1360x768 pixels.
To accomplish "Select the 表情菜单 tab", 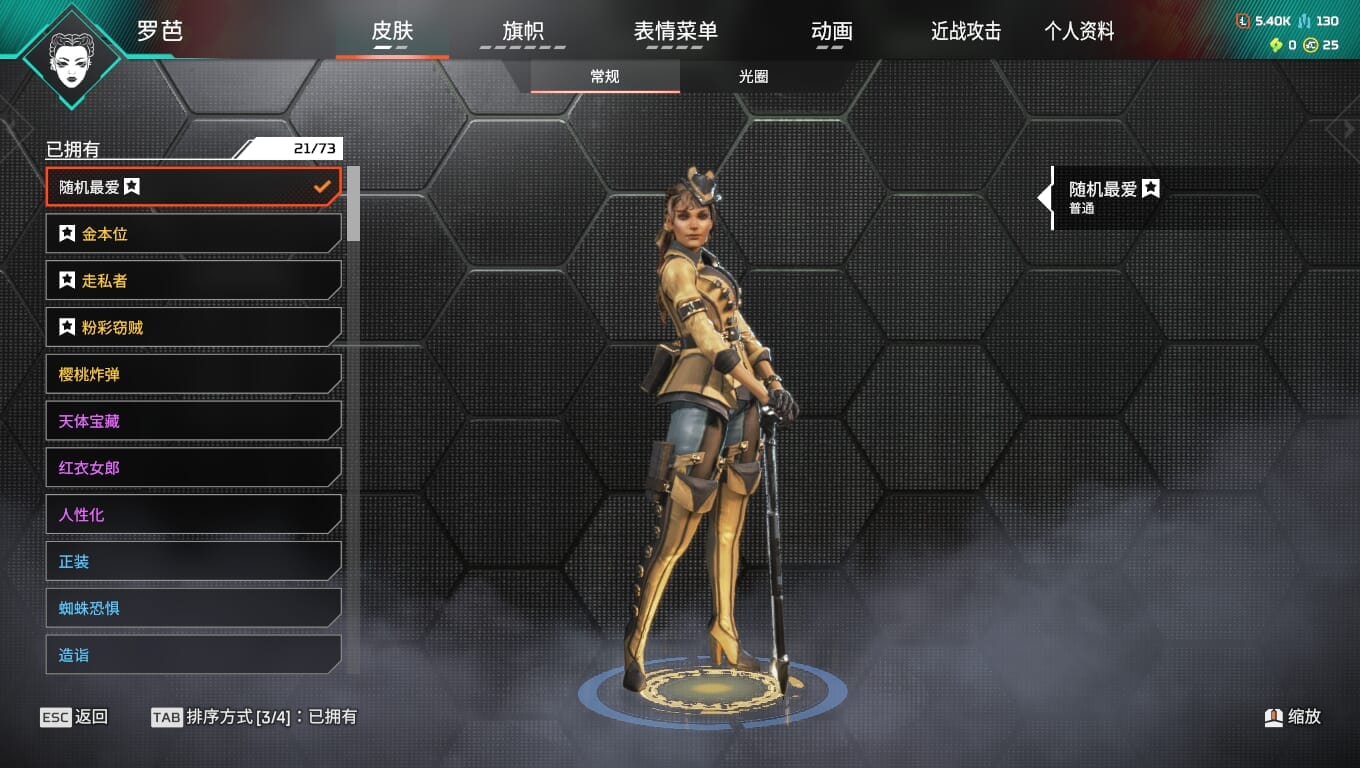I will pyautogui.click(x=675, y=32).
